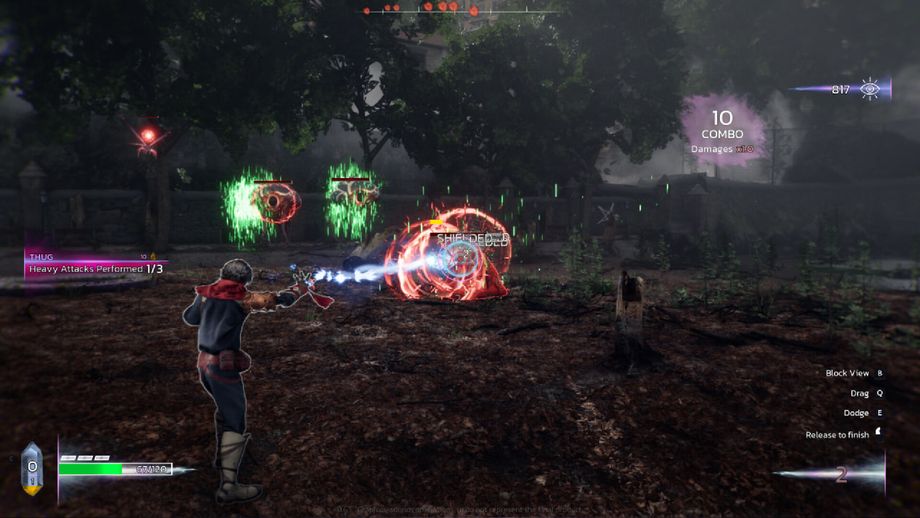Click the compass bar with red enemy markers
The image size is (920, 518).
[x=460, y=10]
